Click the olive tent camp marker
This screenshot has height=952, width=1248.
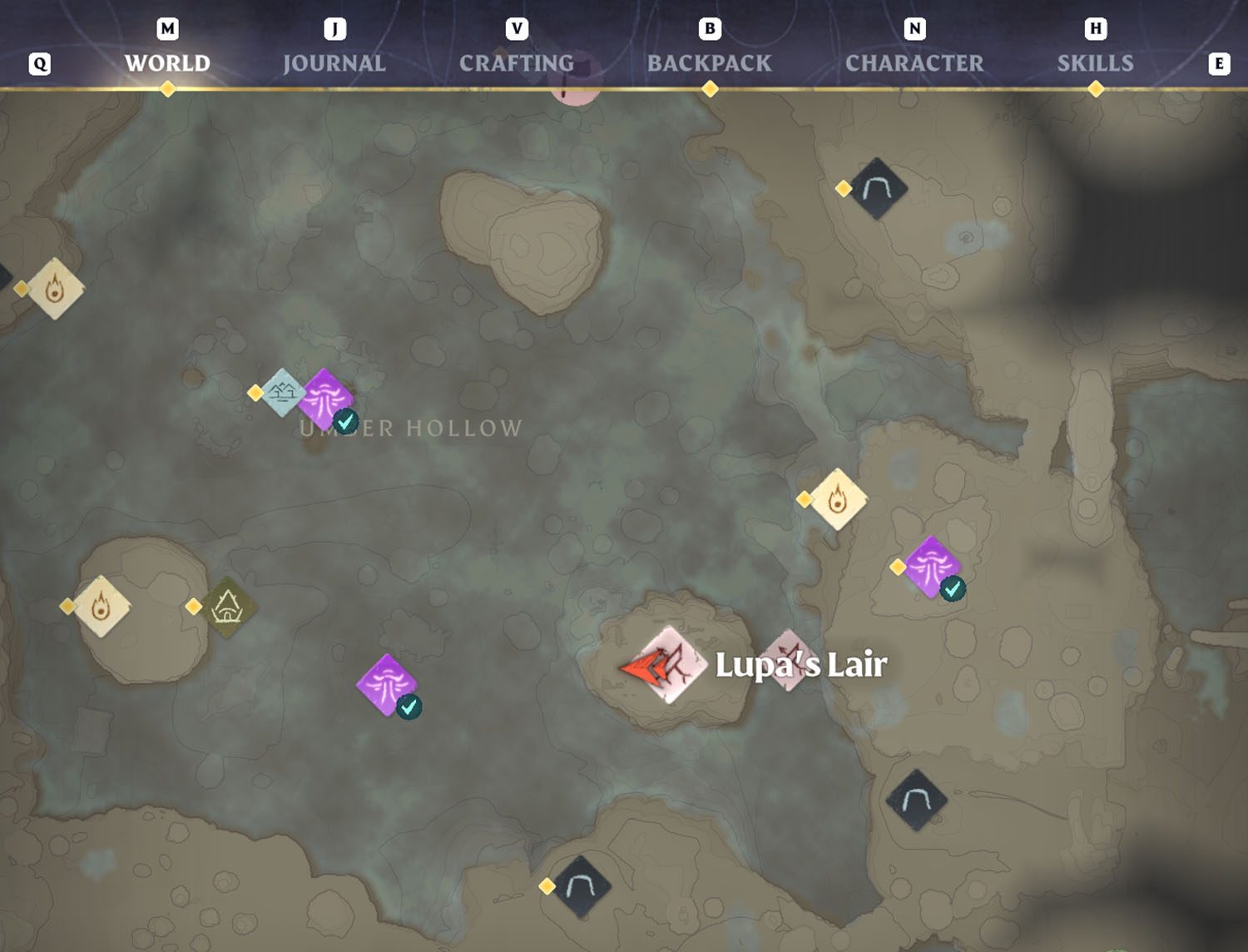[227, 607]
